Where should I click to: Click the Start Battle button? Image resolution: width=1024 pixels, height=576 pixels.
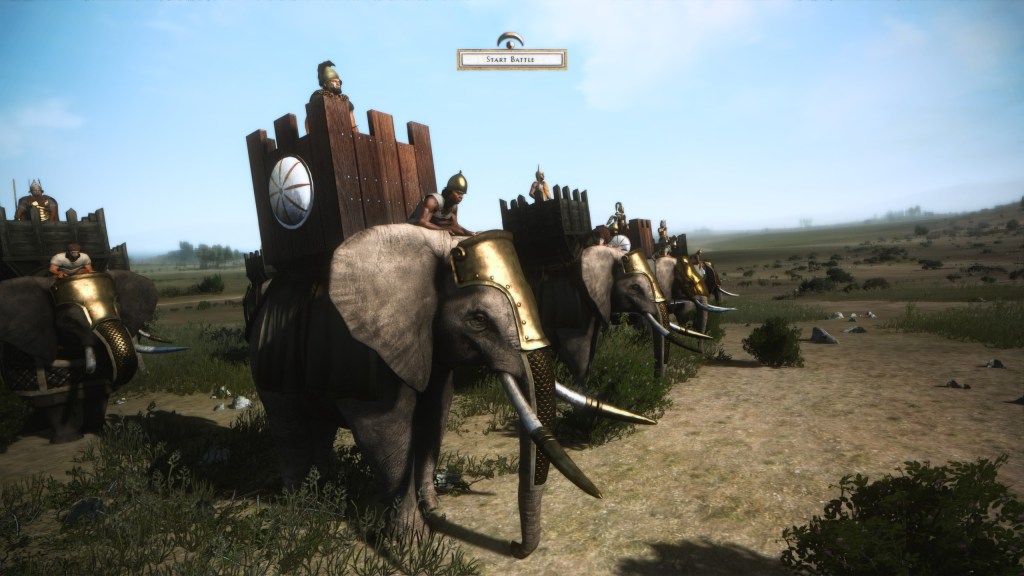point(511,59)
